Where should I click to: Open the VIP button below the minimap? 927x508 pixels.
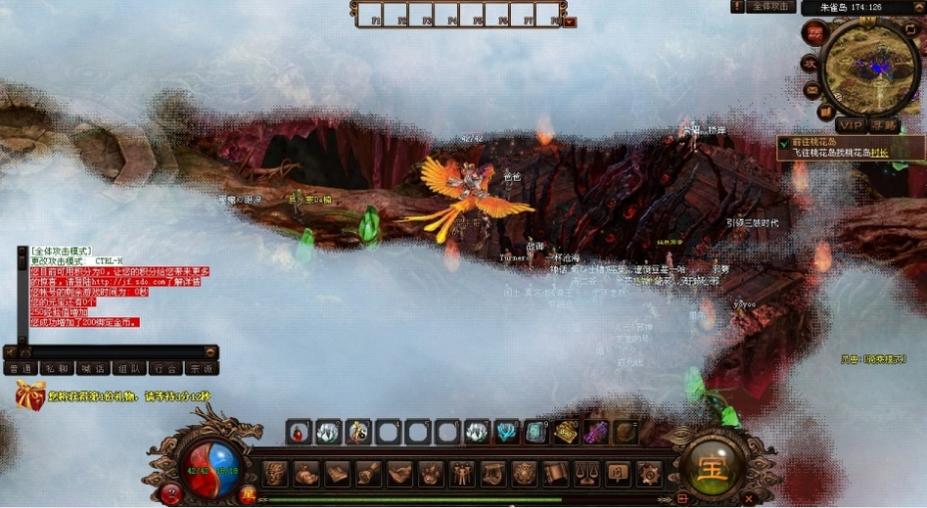point(850,125)
